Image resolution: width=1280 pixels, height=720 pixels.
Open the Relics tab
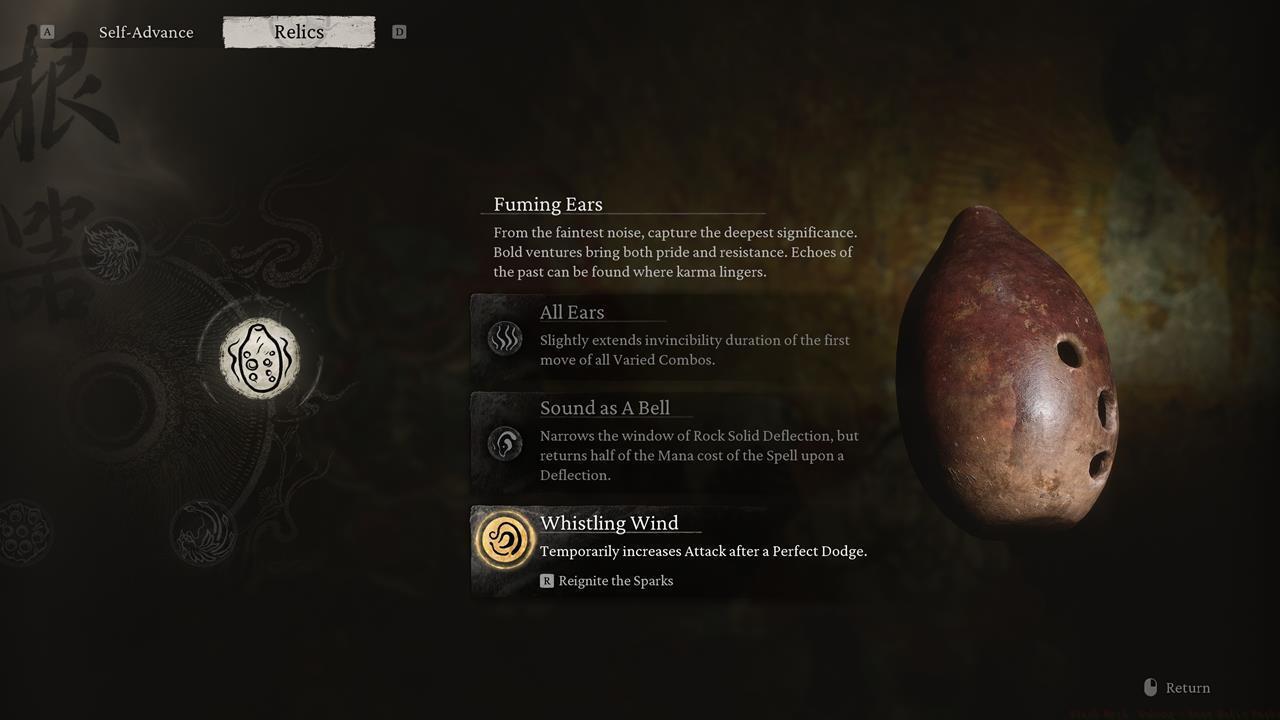click(x=298, y=32)
